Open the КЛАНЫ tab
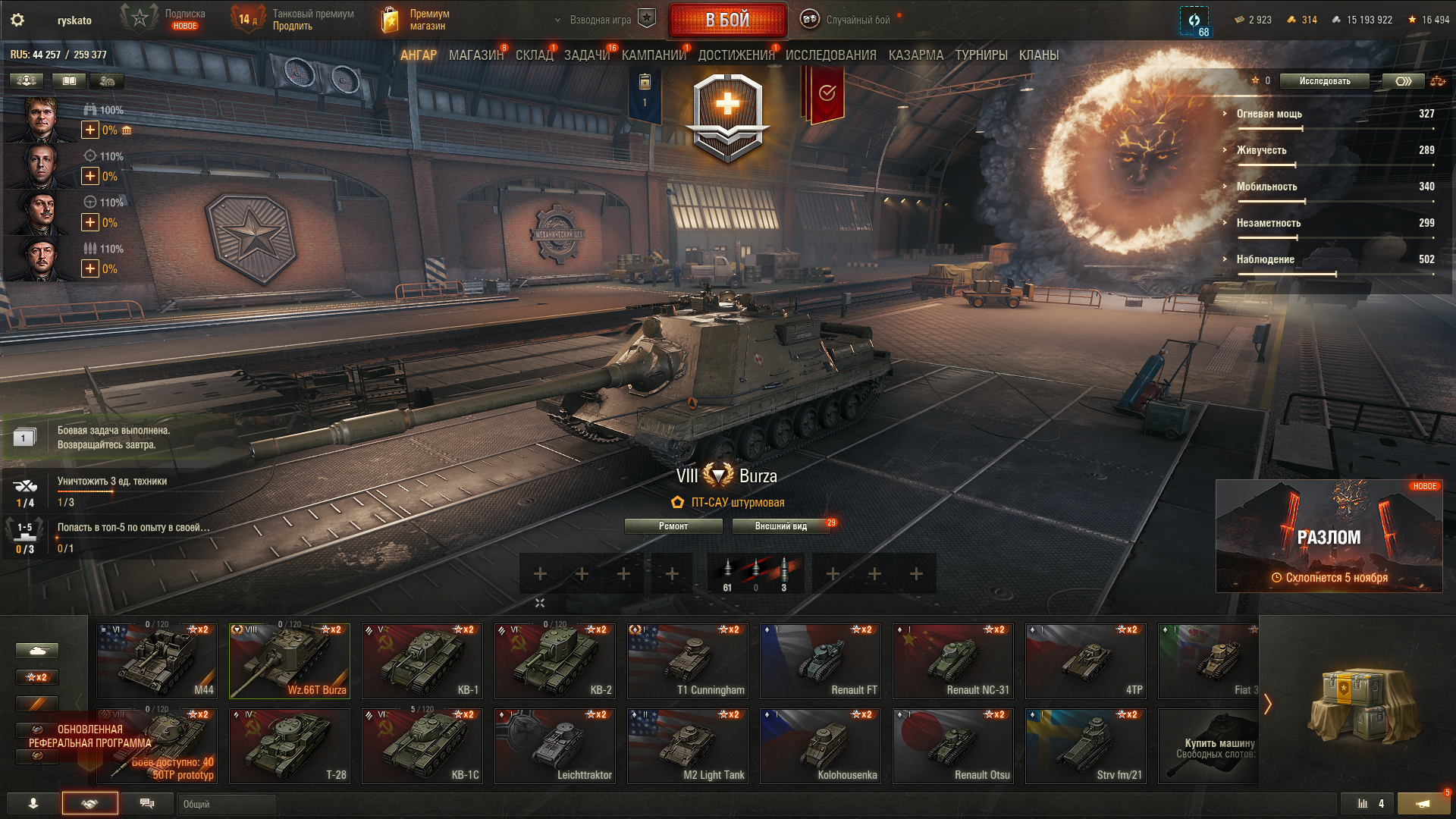The image size is (1456, 819). tap(1038, 55)
